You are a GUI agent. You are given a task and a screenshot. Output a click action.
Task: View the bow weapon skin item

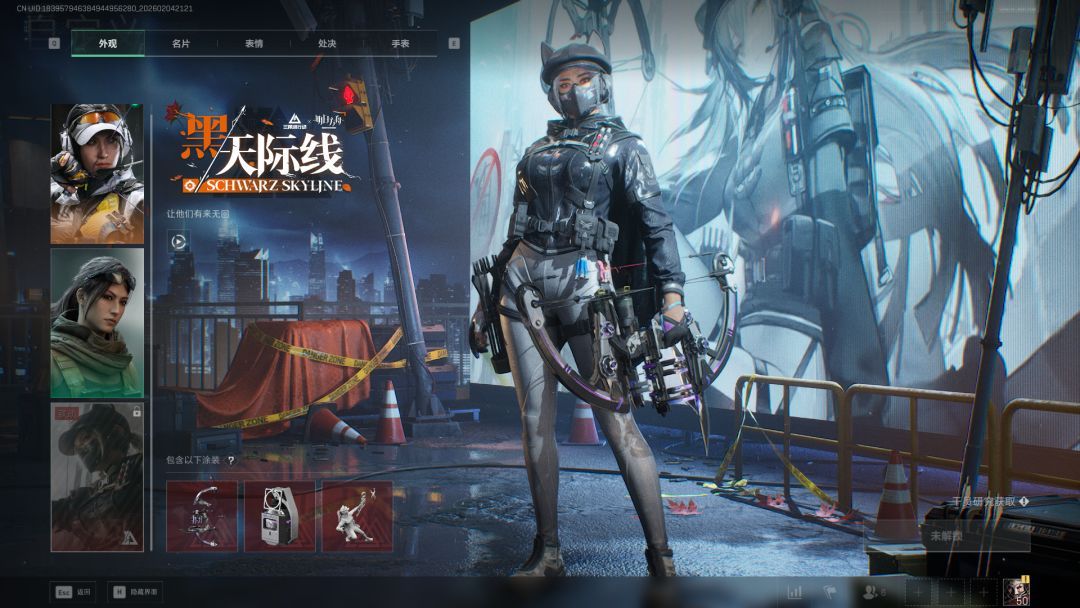point(202,516)
